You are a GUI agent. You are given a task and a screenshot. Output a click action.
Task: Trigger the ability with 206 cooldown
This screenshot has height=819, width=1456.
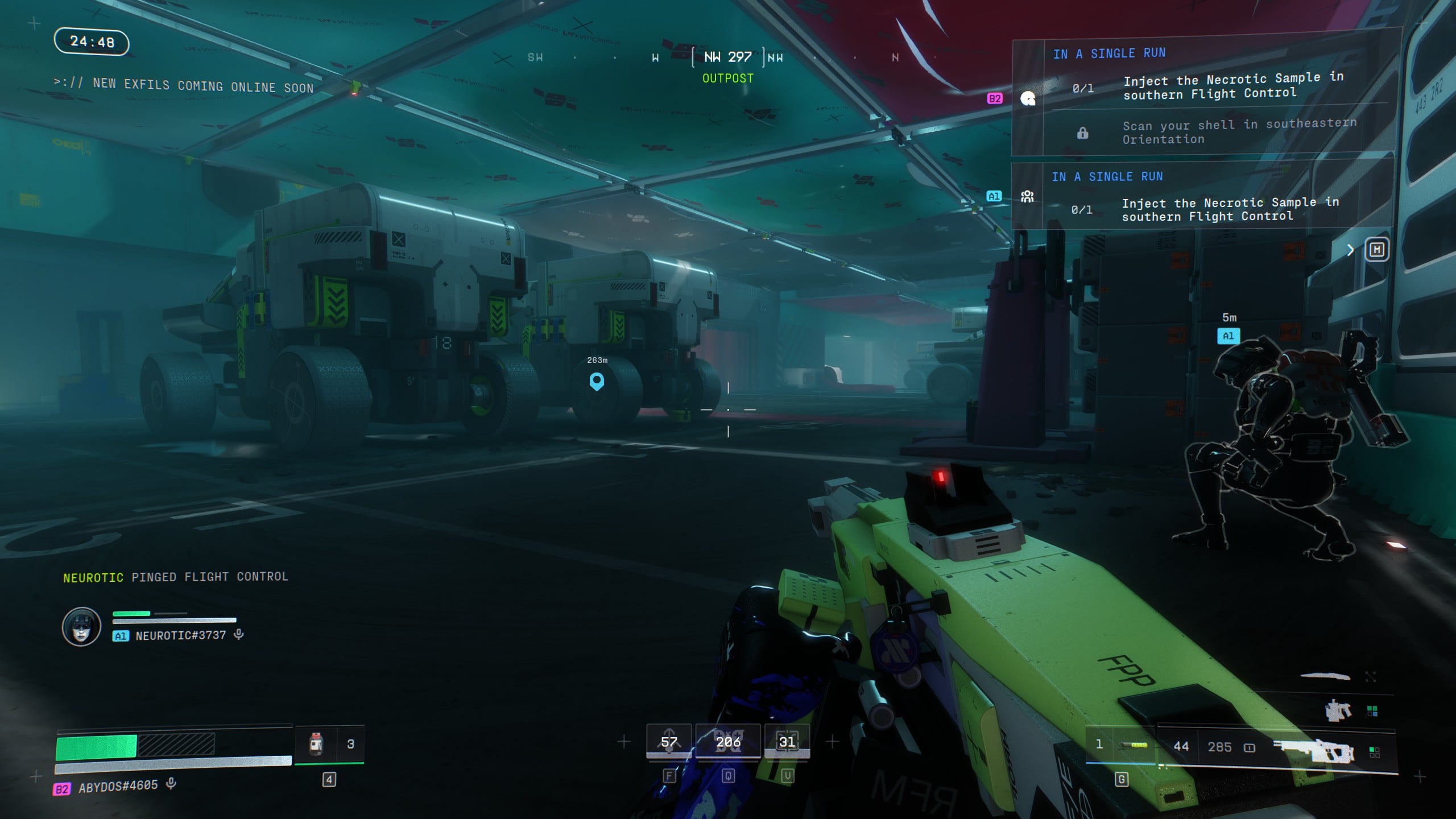coord(728,742)
